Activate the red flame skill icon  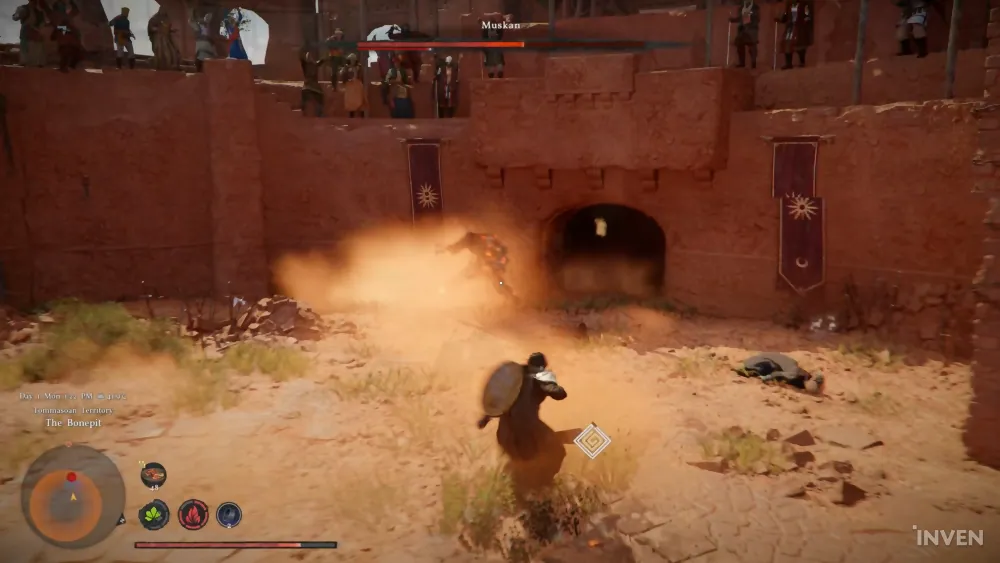(x=192, y=514)
